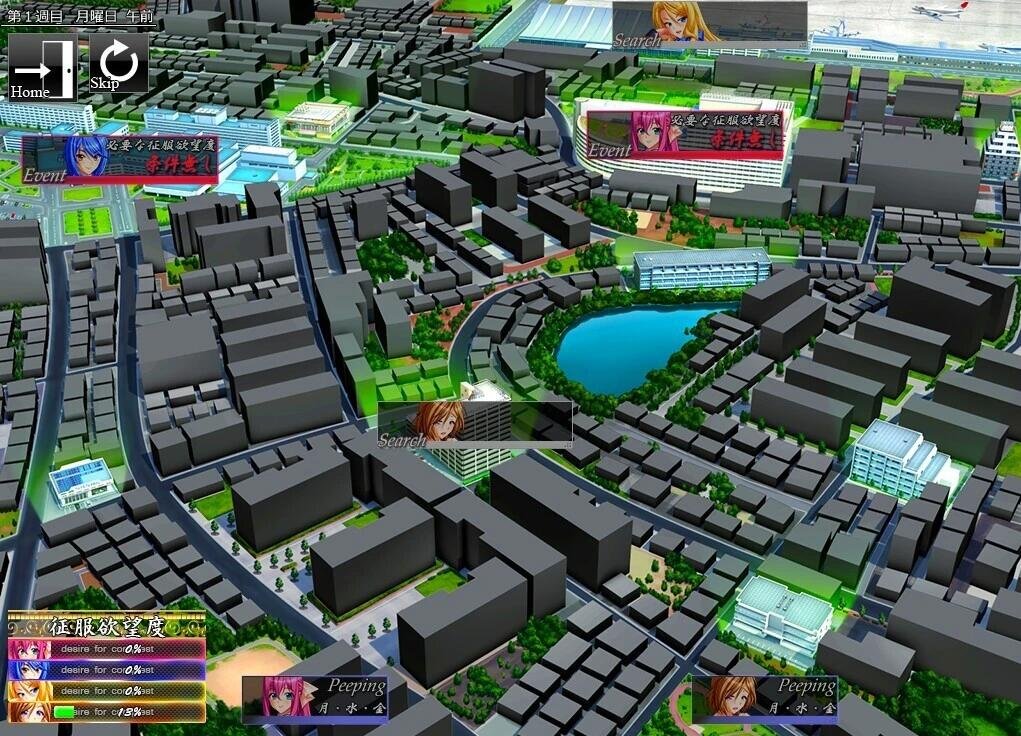The width and height of the screenshot is (1021, 736).
Task: Open the blue-haired girl's Event banner
Action: click(x=120, y=159)
